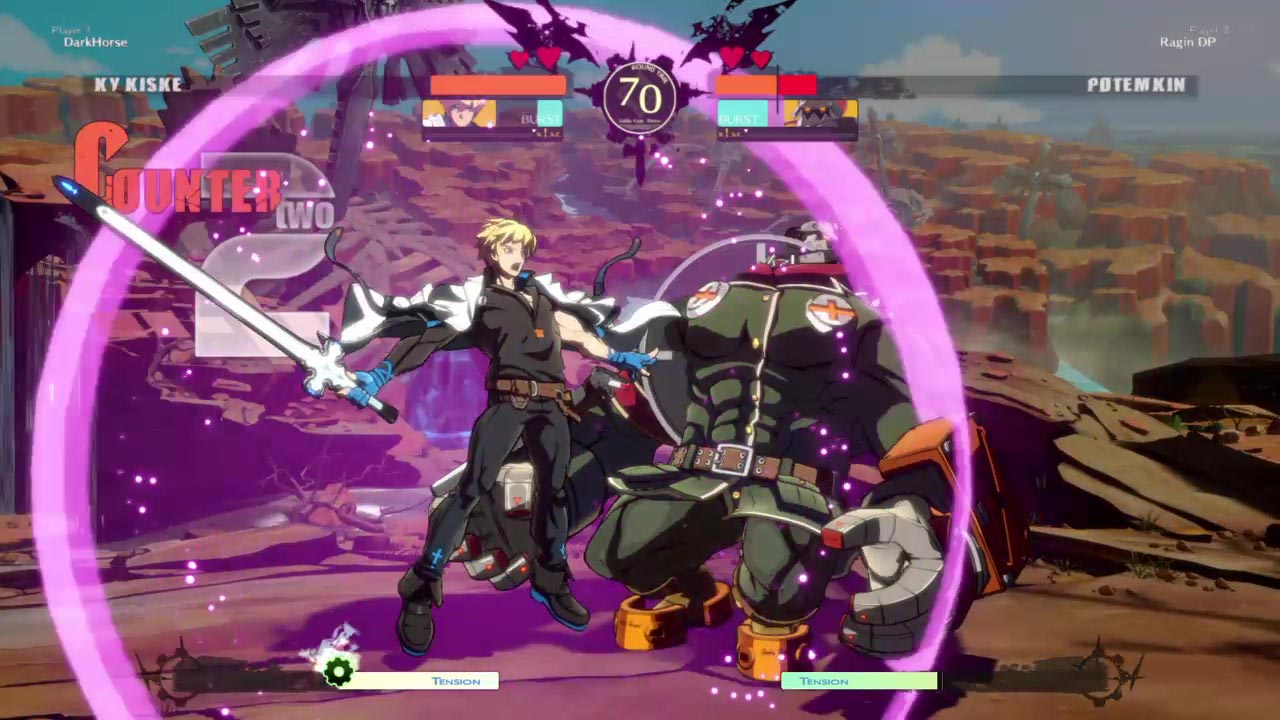Click Potemkin's character portrait
Image resolution: width=1280 pixels, height=720 pixels.
tap(820, 113)
